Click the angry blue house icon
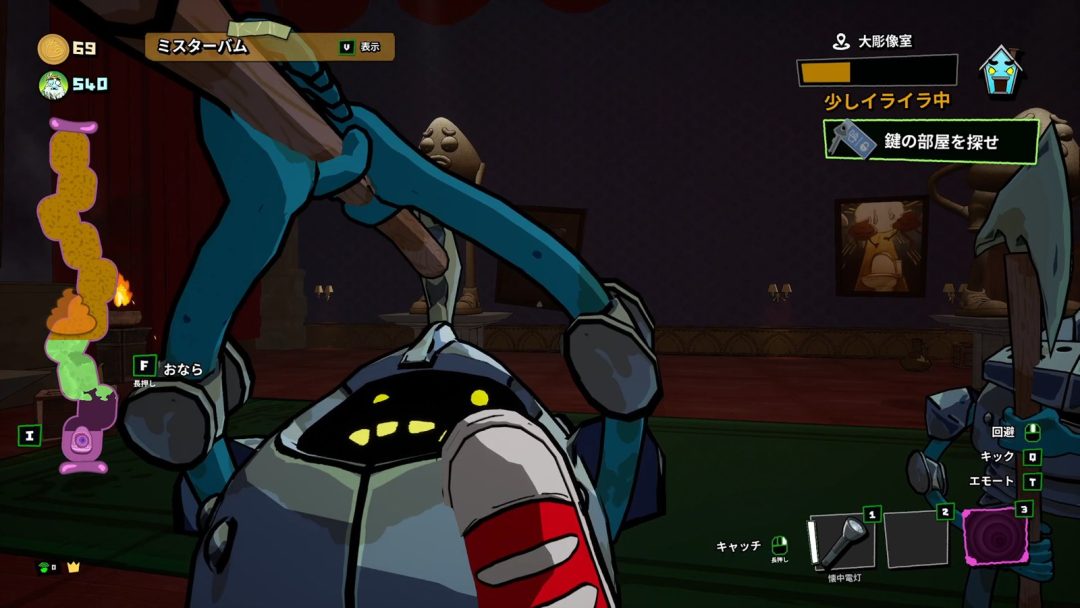The height and width of the screenshot is (608, 1080). pyautogui.click(x=1001, y=72)
